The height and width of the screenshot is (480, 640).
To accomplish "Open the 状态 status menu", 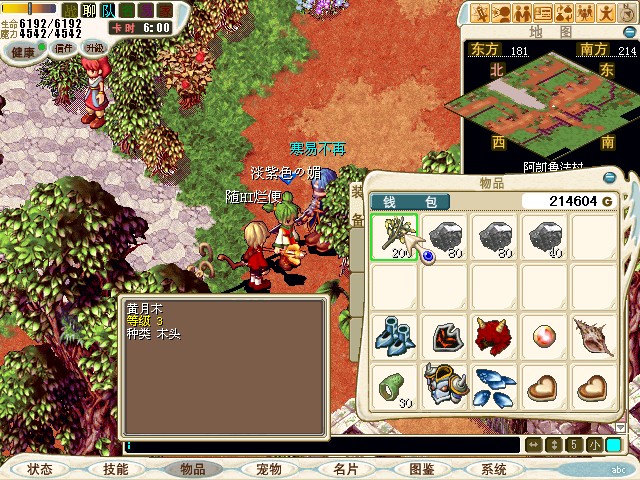I will tap(40, 469).
